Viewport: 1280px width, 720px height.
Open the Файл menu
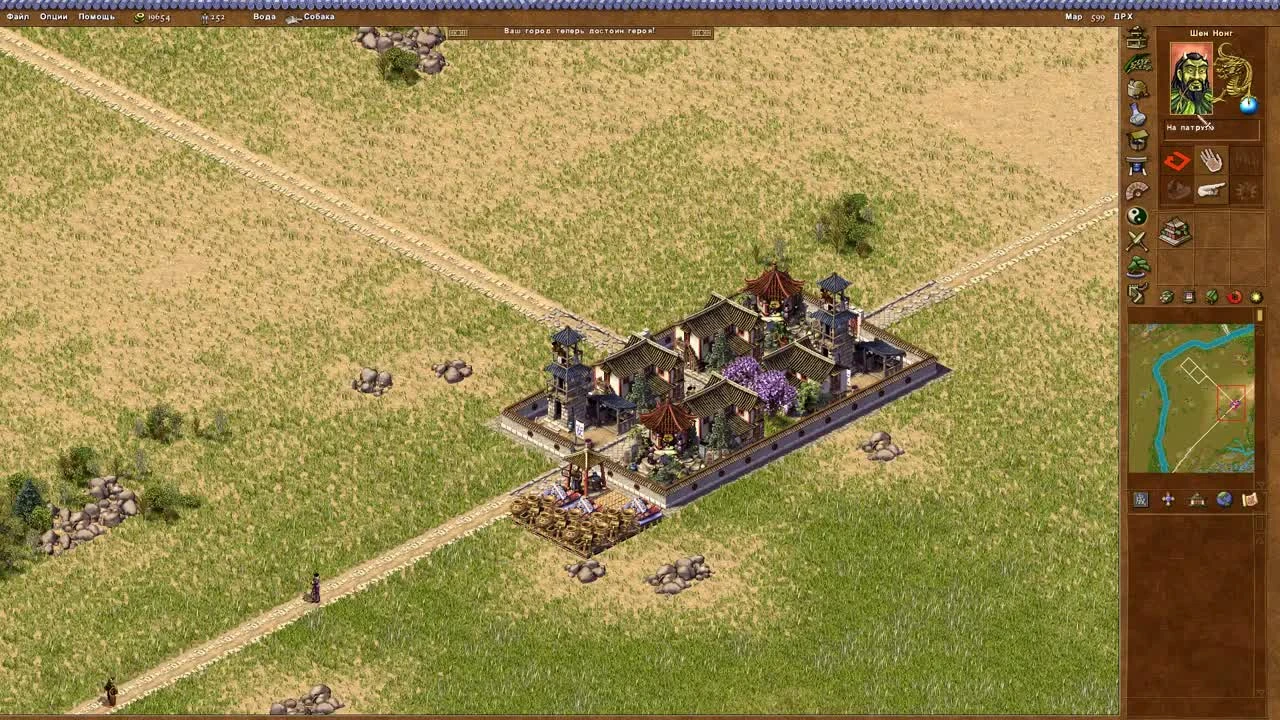16,17
